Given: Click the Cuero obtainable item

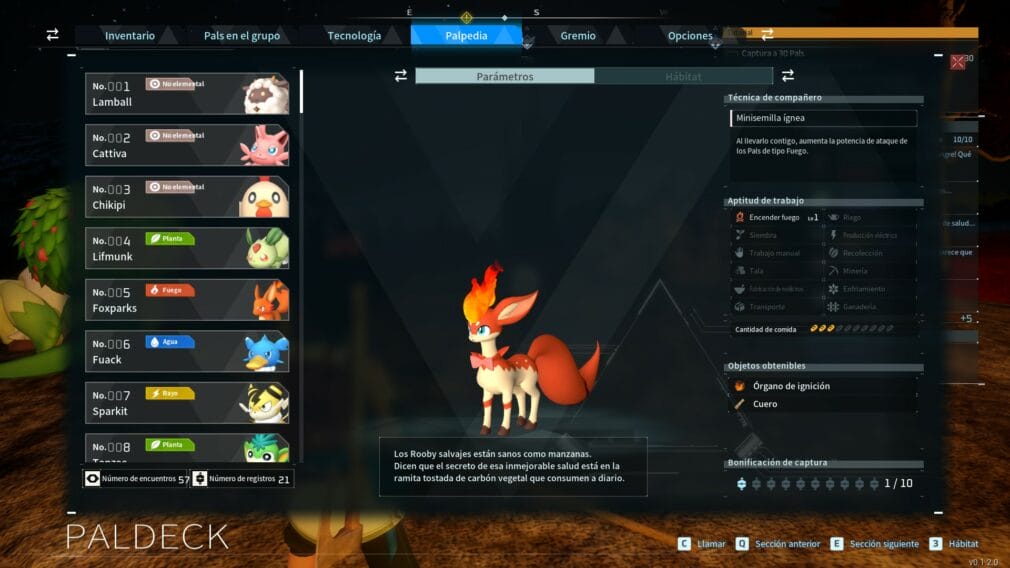Looking at the screenshot, I should pyautogui.click(x=765, y=404).
